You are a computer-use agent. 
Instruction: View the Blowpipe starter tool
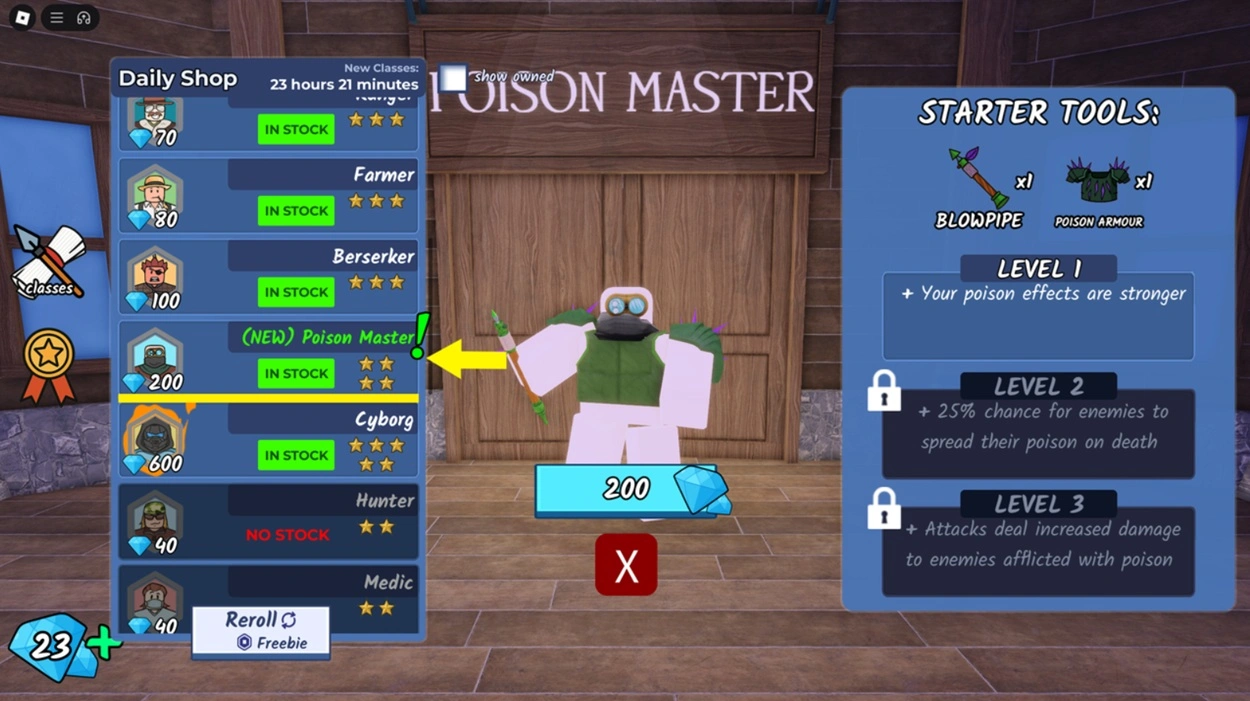tap(979, 186)
